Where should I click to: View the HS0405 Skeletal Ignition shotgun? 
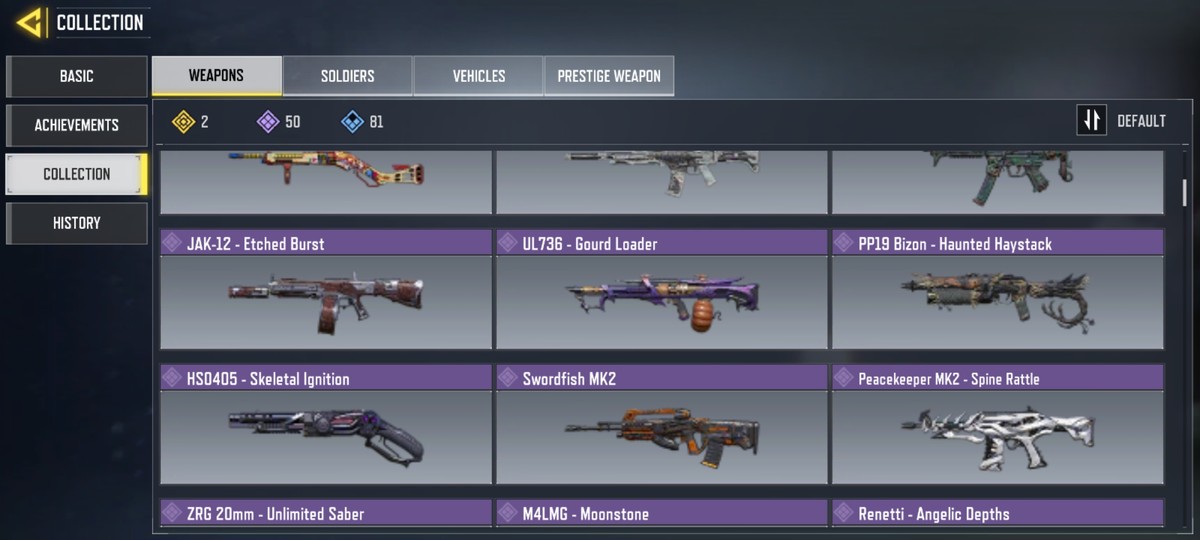pyautogui.click(x=326, y=425)
